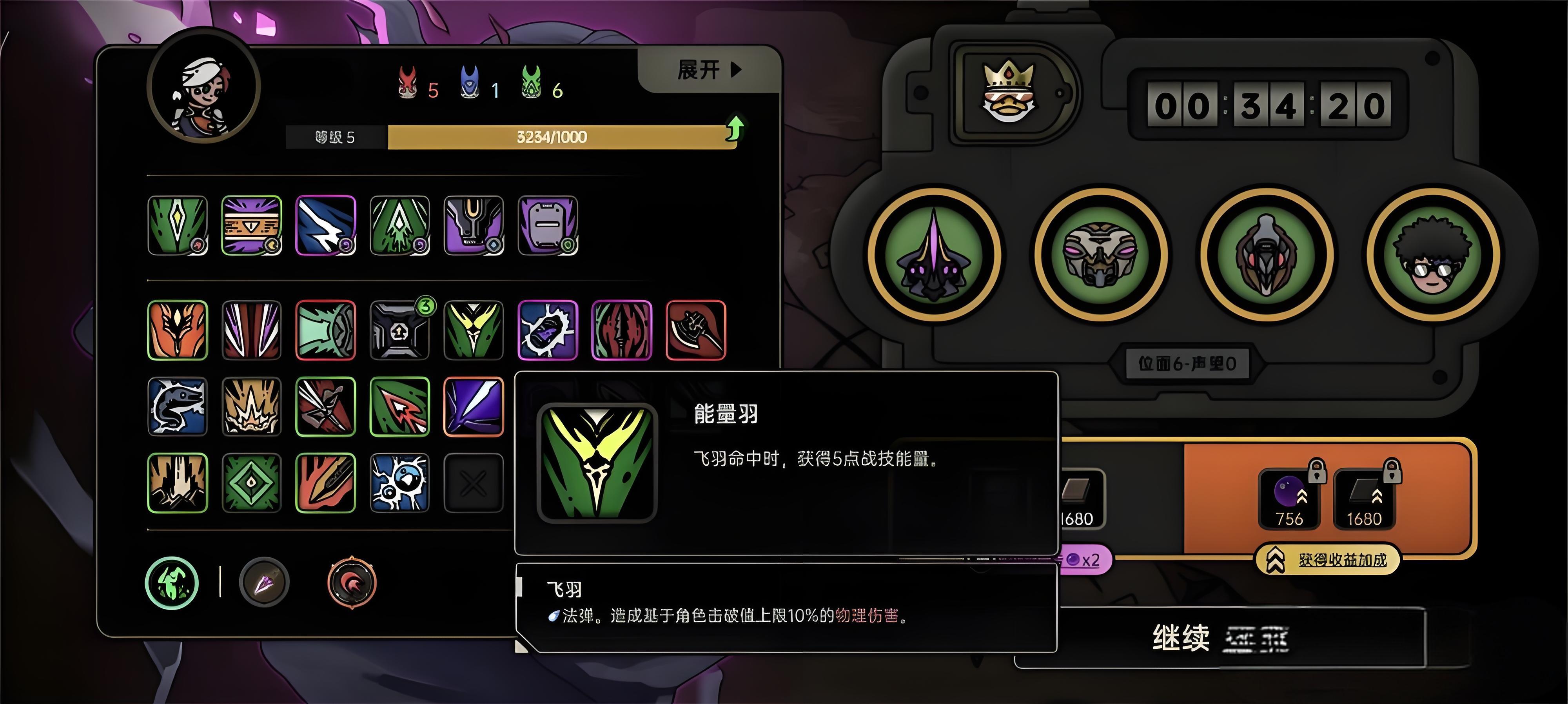The width and height of the screenshot is (1568, 704).
Task: Select the red arrow on green skill icon
Action: [399, 406]
